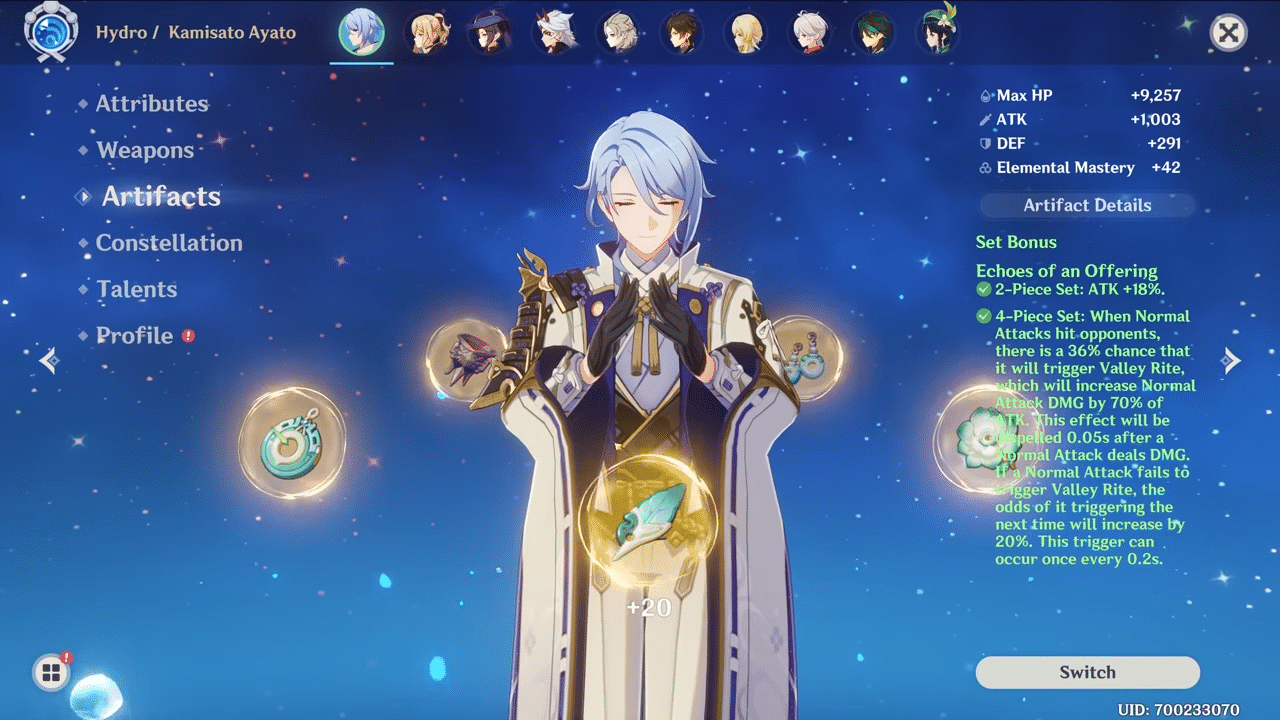
Task: Go to the next character with right arrow
Action: click(1232, 361)
